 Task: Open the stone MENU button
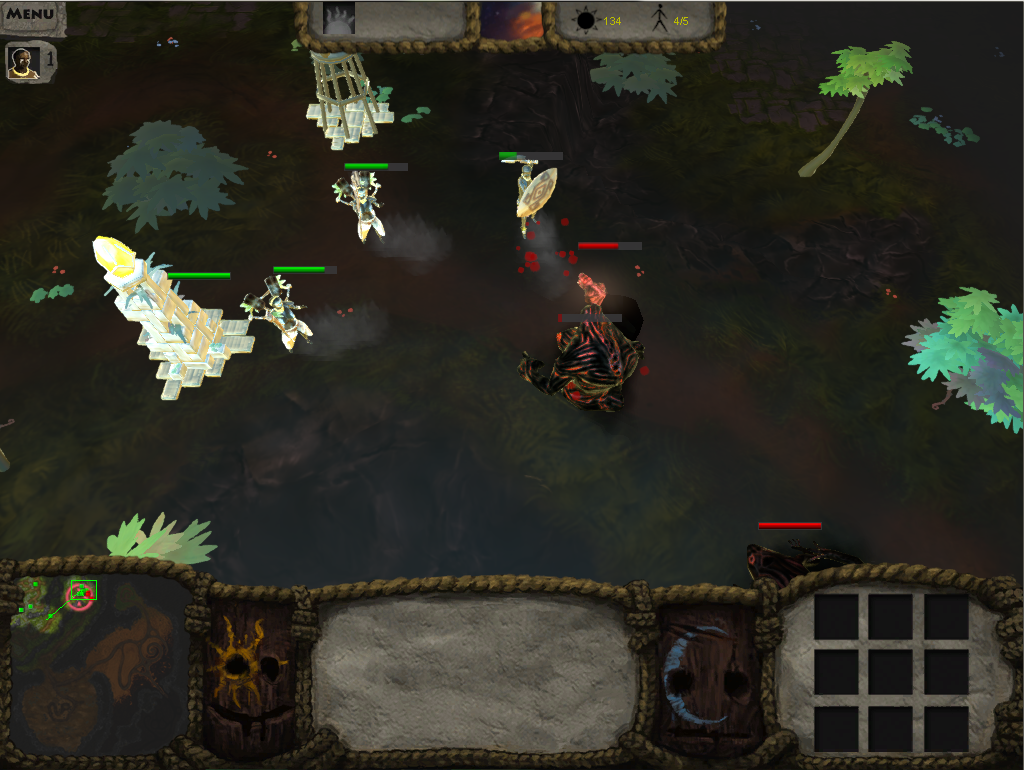click(x=31, y=15)
